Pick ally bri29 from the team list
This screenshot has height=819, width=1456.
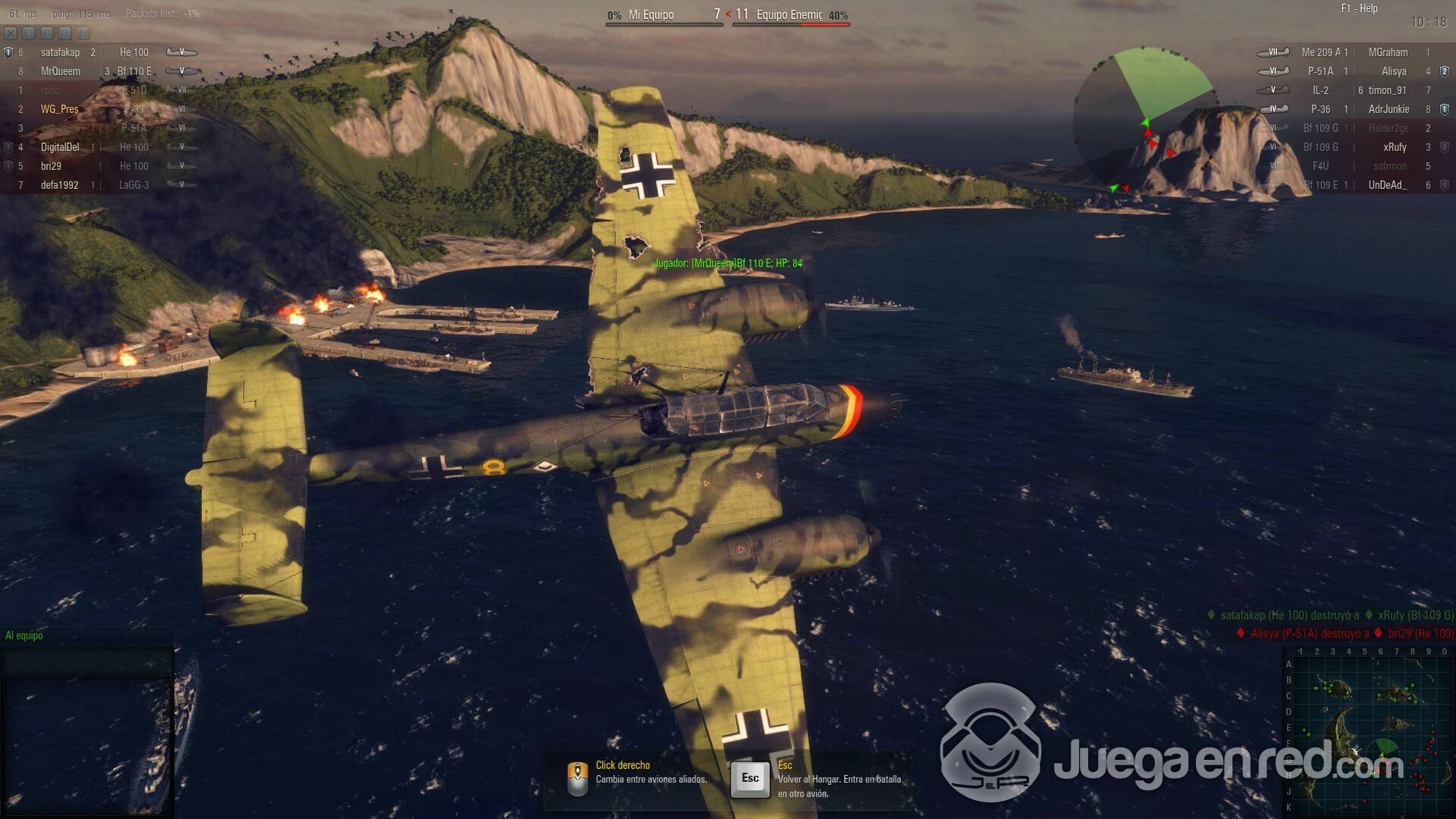click(52, 166)
